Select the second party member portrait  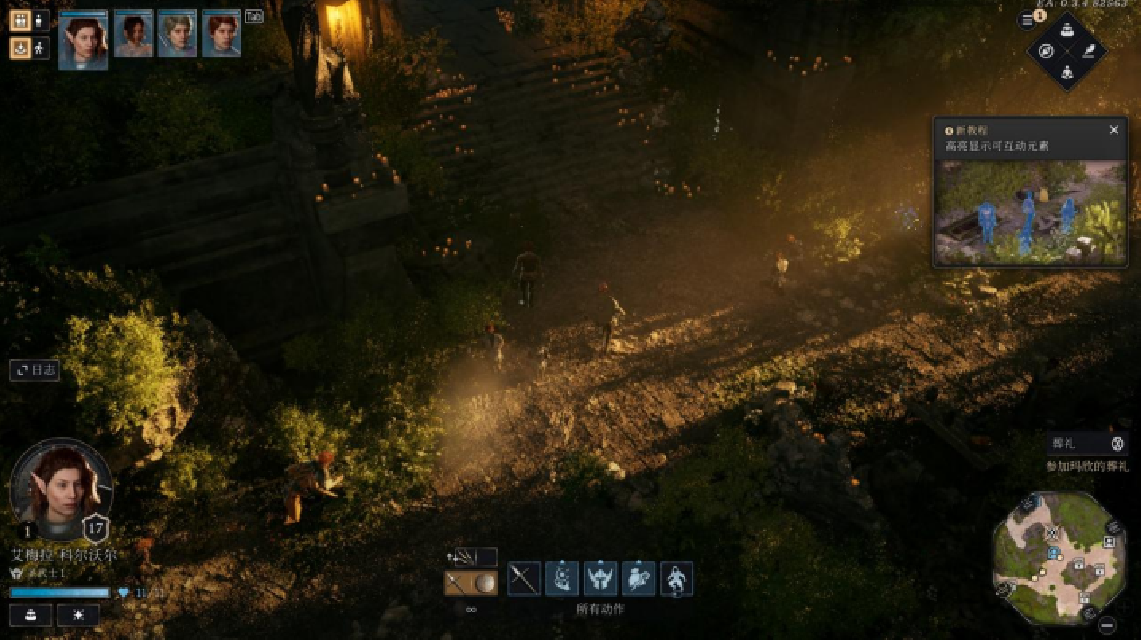point(133,34)
